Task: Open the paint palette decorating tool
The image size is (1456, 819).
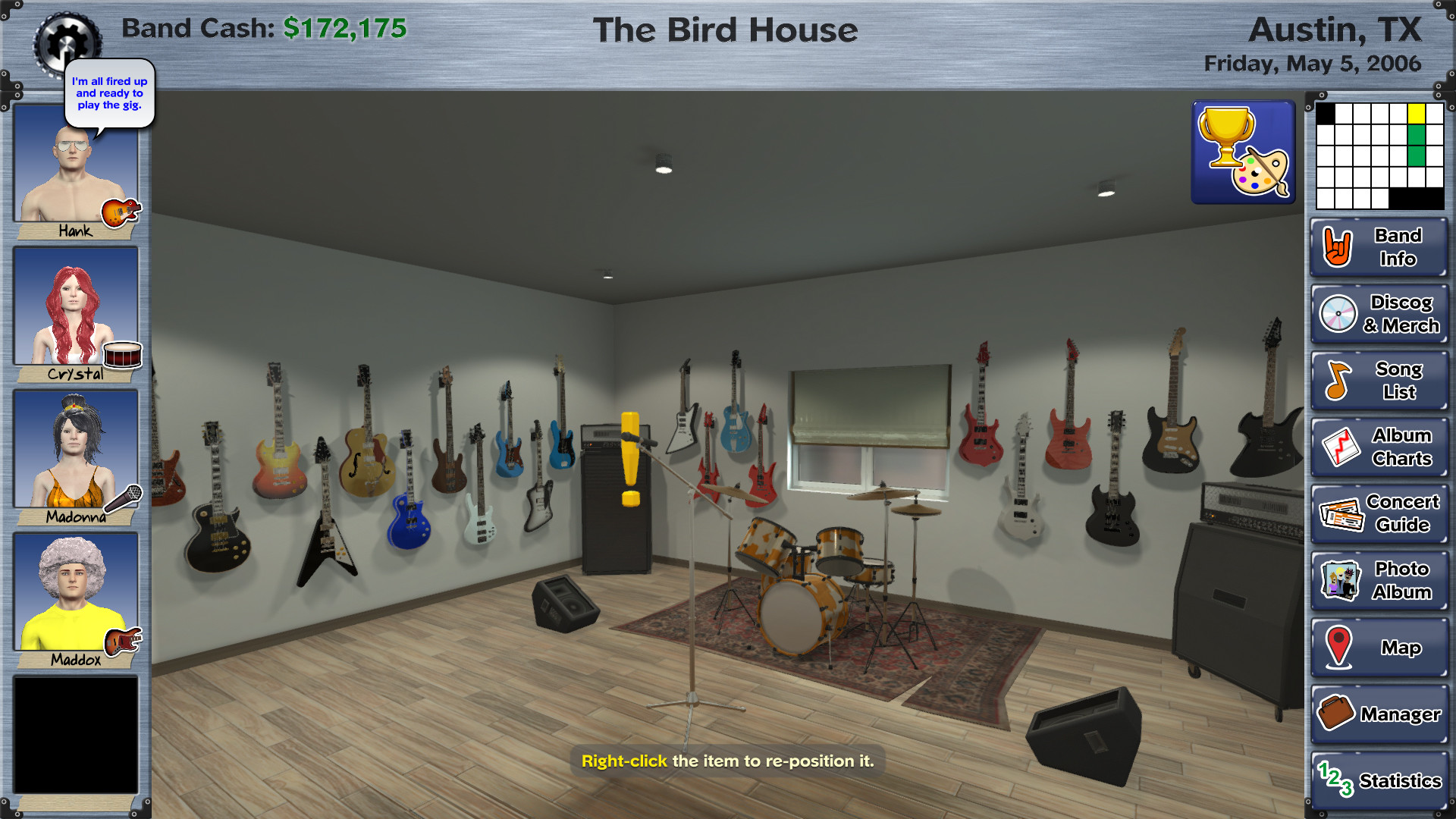Action: point(1263,170)
